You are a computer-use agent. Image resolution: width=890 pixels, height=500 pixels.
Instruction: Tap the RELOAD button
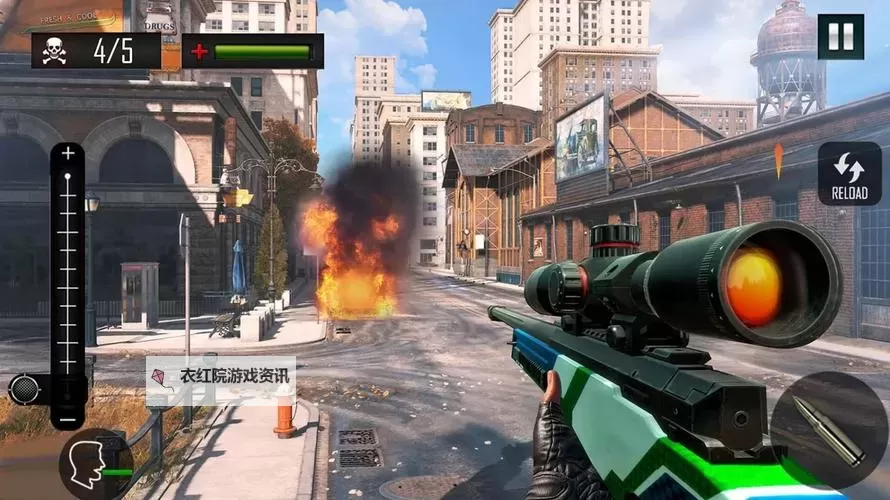pyautogui.click(x=849, y=173)
